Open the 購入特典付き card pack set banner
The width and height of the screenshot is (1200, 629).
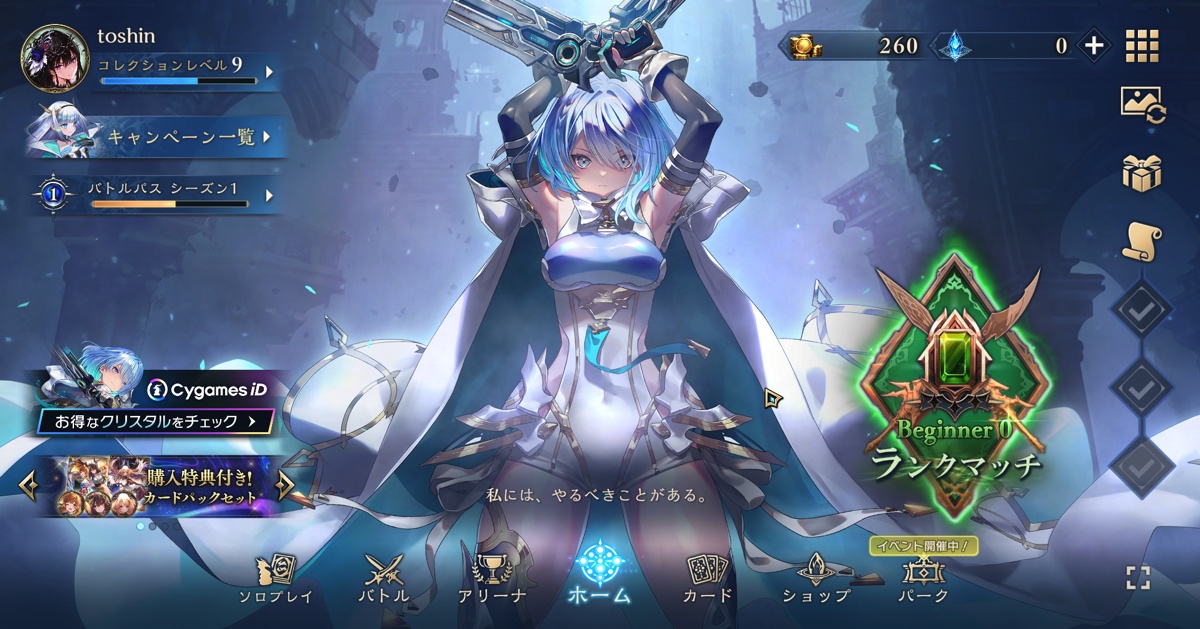155,486
